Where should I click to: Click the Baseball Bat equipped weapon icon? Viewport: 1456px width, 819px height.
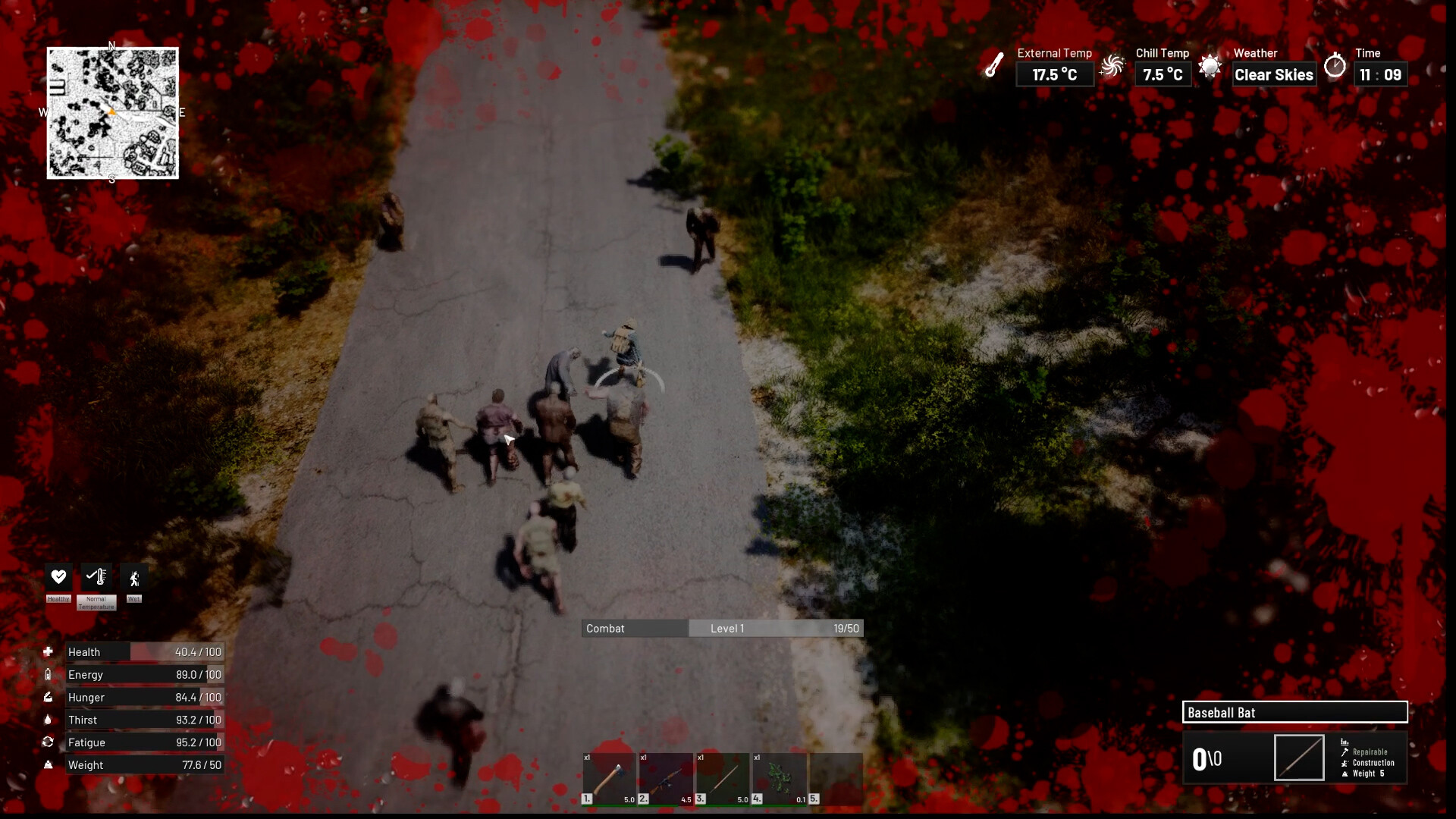(1299, 758)
